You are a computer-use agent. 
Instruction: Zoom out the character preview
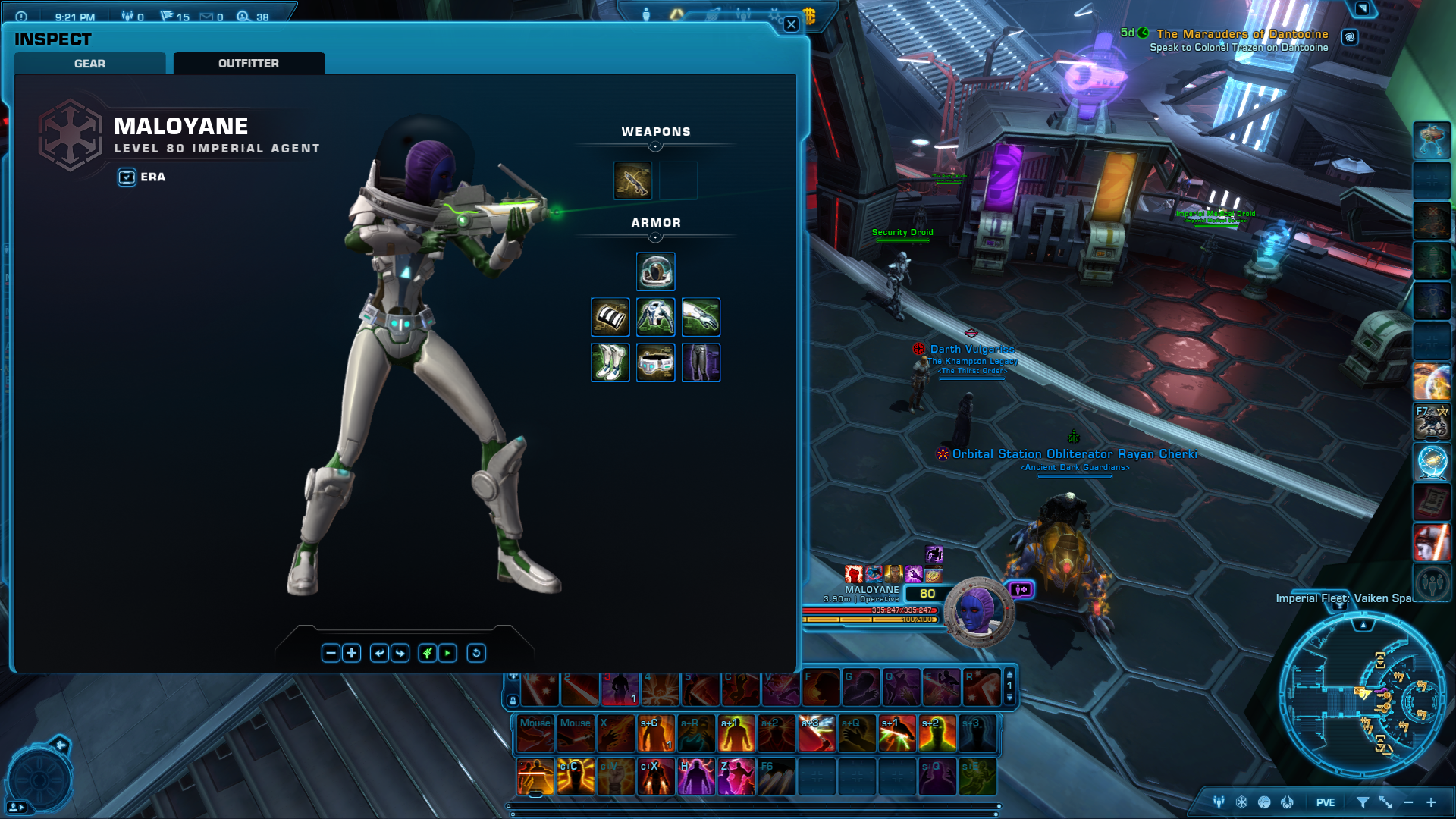[331, 653]
